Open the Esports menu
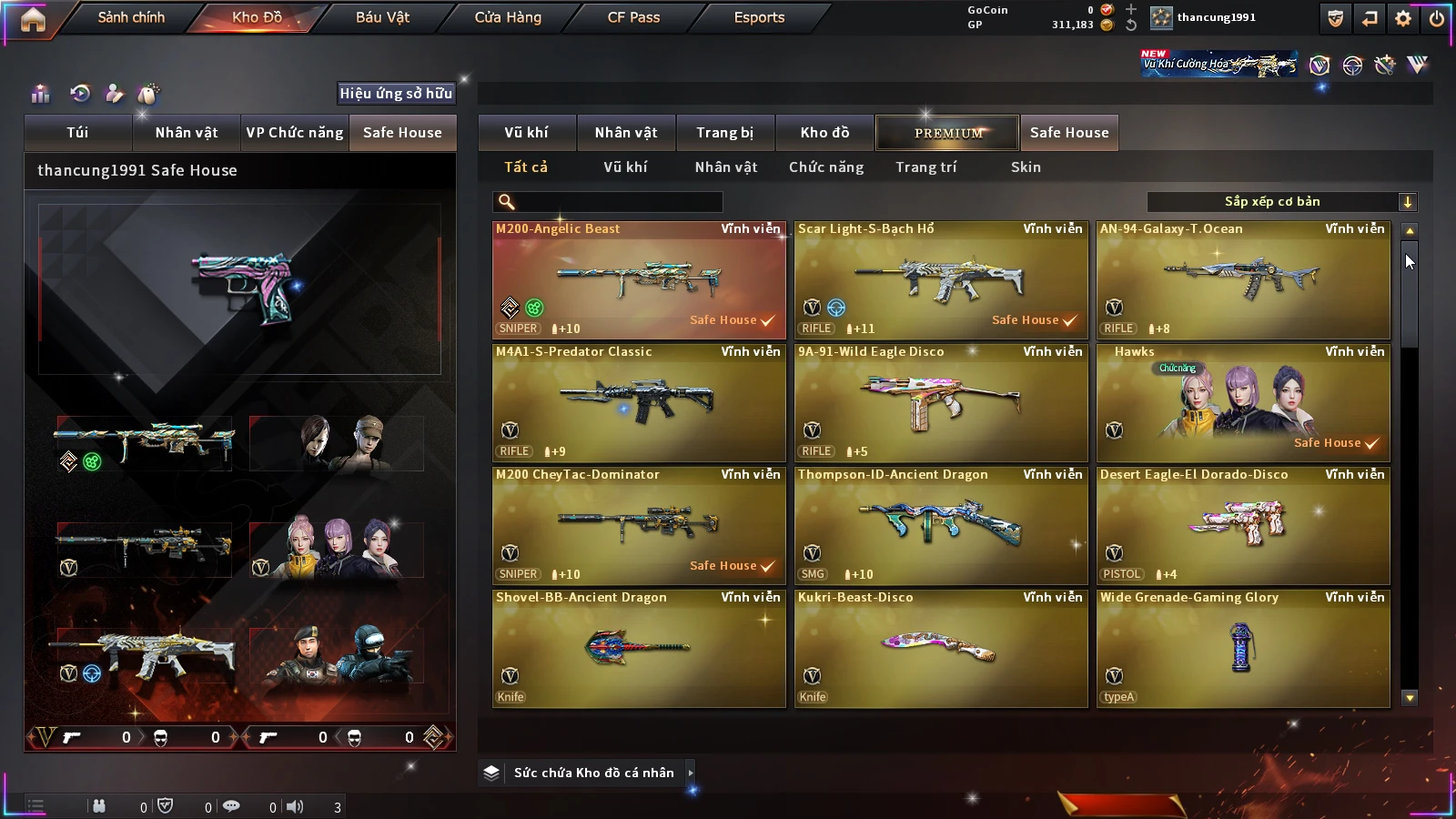Viewport: 1456px width, 819px height. pos(759,17)
